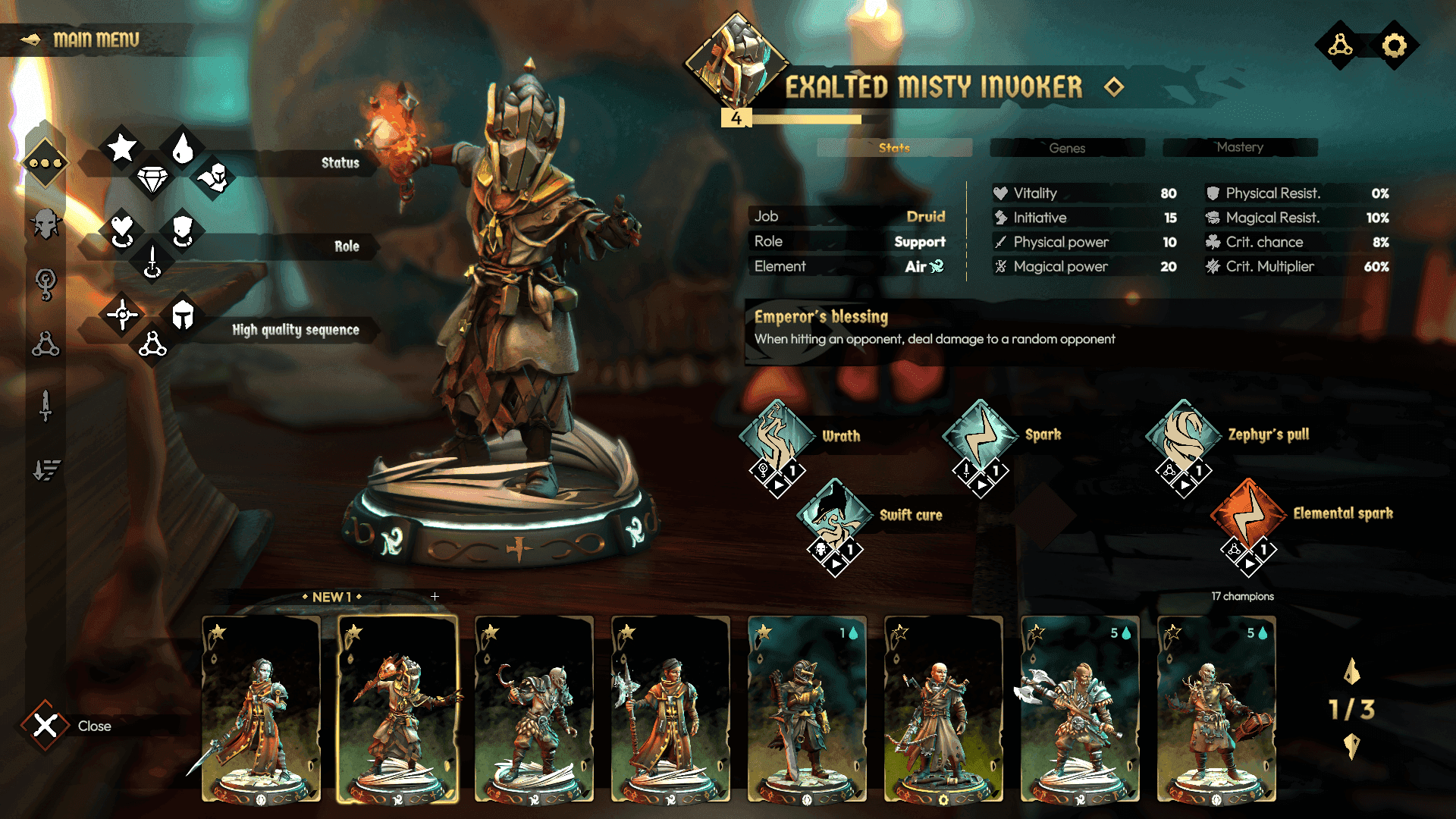Open the High quality sequence filter
Viewport: 1456px width, 819px height.
click(x=295, y=329)
